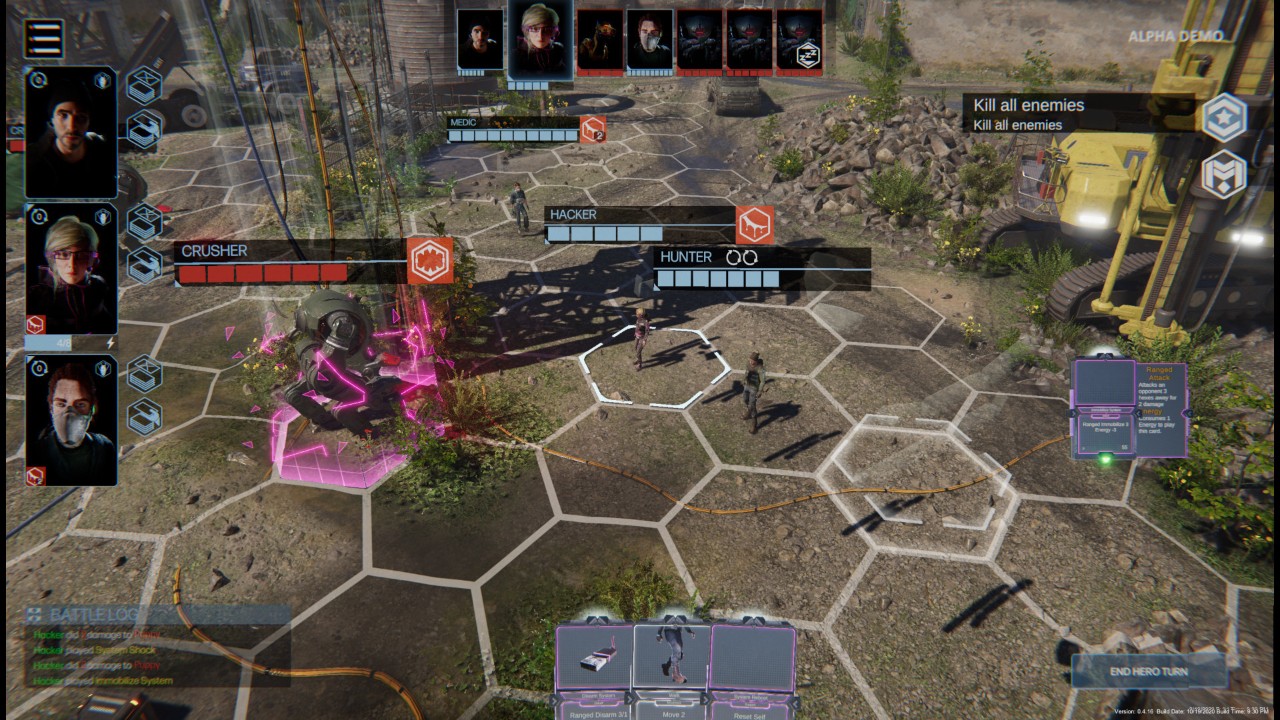1280x720 pixels.
Task: Select the blonde hacker's large portrait
Action: [x=71, y=268]
